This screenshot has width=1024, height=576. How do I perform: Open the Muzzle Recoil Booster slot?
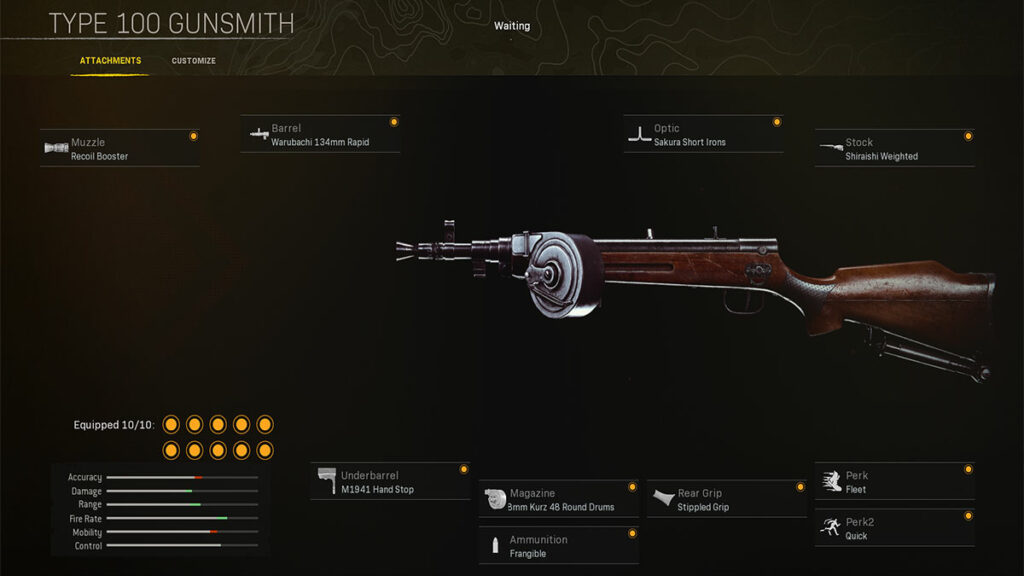click(120, 149)
